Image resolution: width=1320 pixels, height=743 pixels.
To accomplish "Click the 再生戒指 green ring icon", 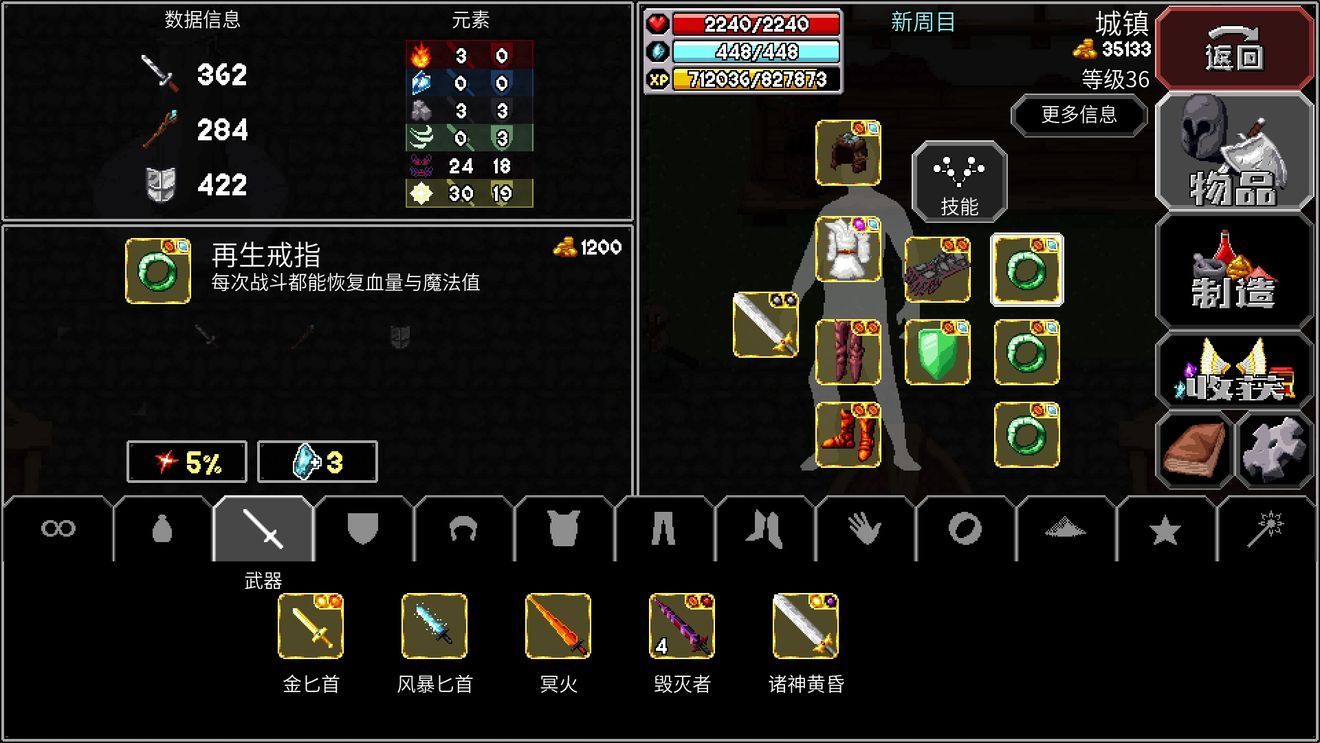I will [155, 272].
